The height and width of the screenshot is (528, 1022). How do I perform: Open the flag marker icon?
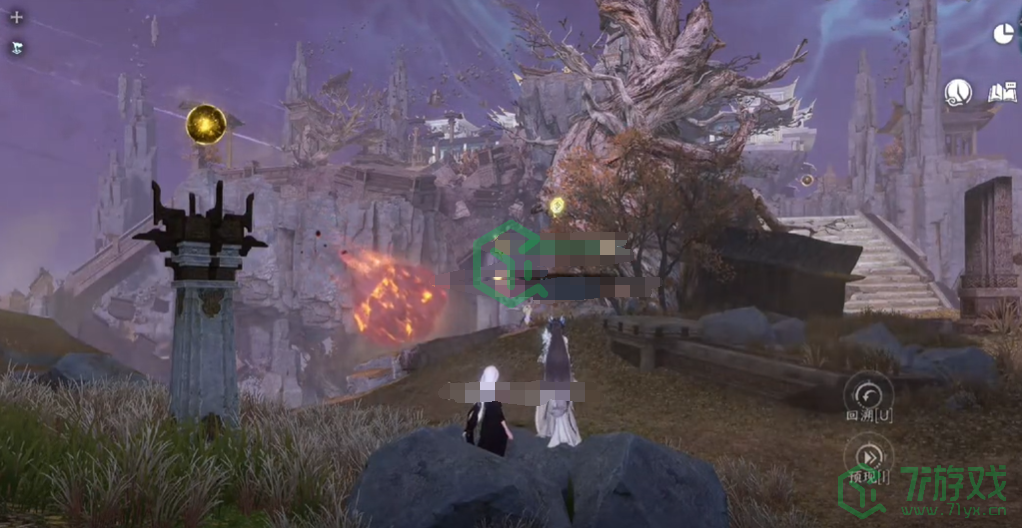(16, 47)
